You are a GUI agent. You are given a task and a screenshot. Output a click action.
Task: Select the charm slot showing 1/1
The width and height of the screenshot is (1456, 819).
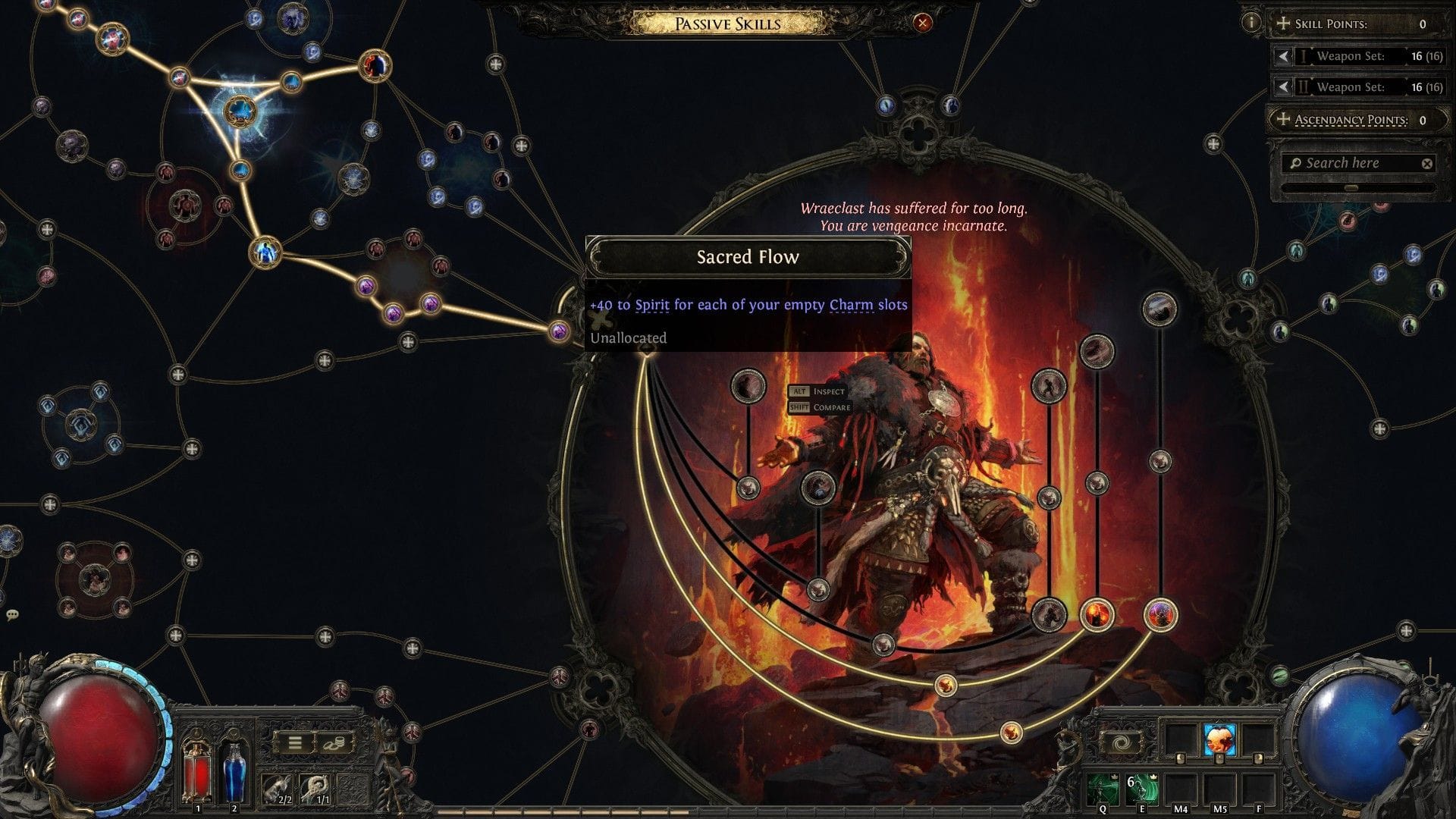coord(315,789)
